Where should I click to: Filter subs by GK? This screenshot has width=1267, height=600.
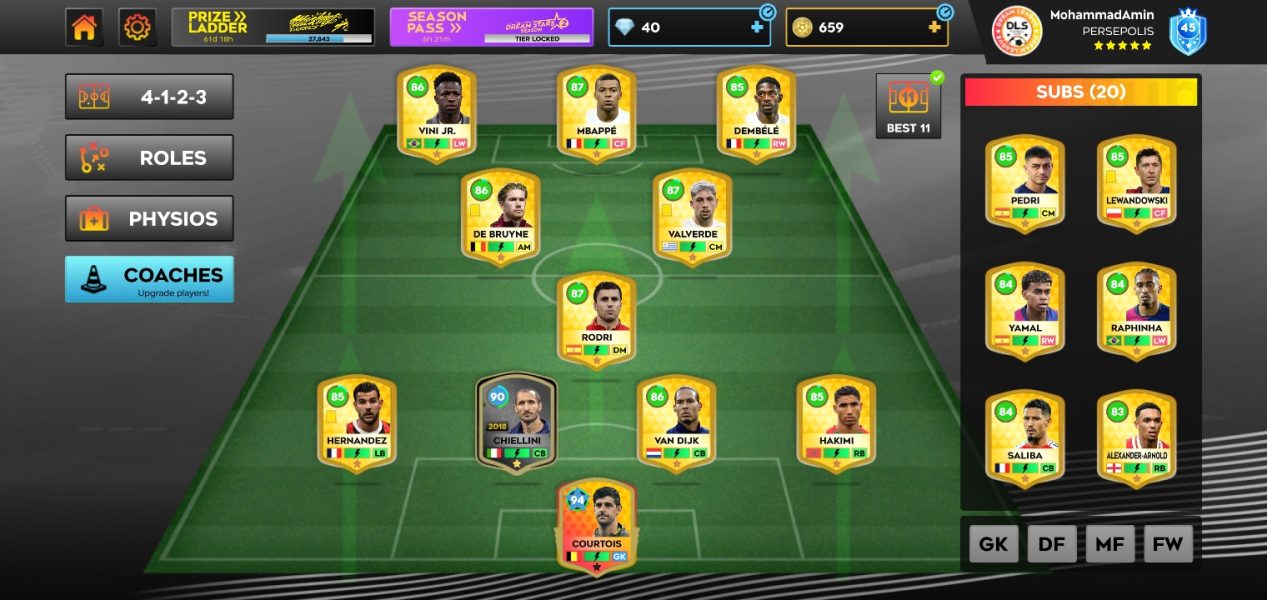click(993, 544)
